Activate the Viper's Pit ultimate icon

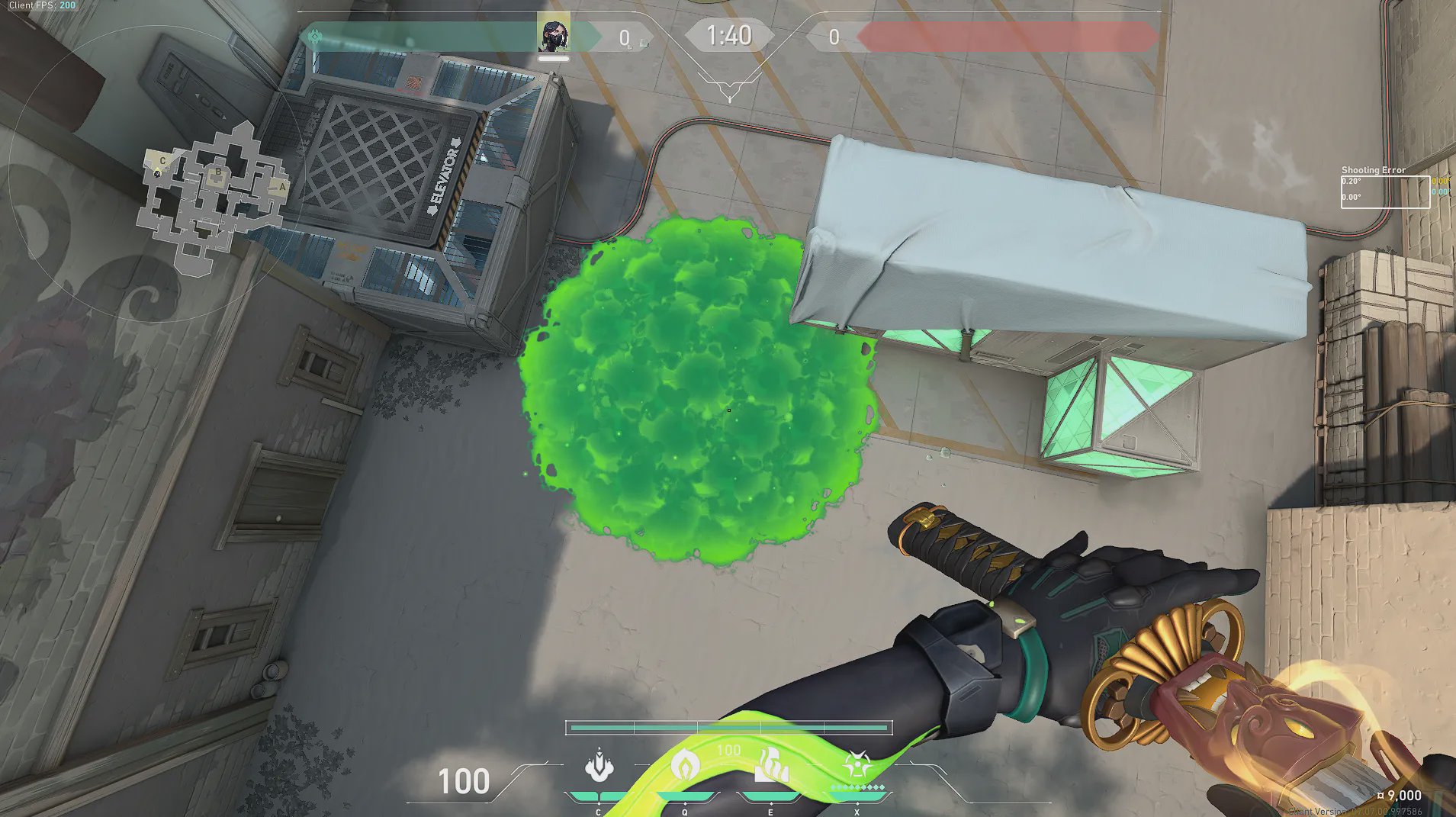[x=857, y=765]
